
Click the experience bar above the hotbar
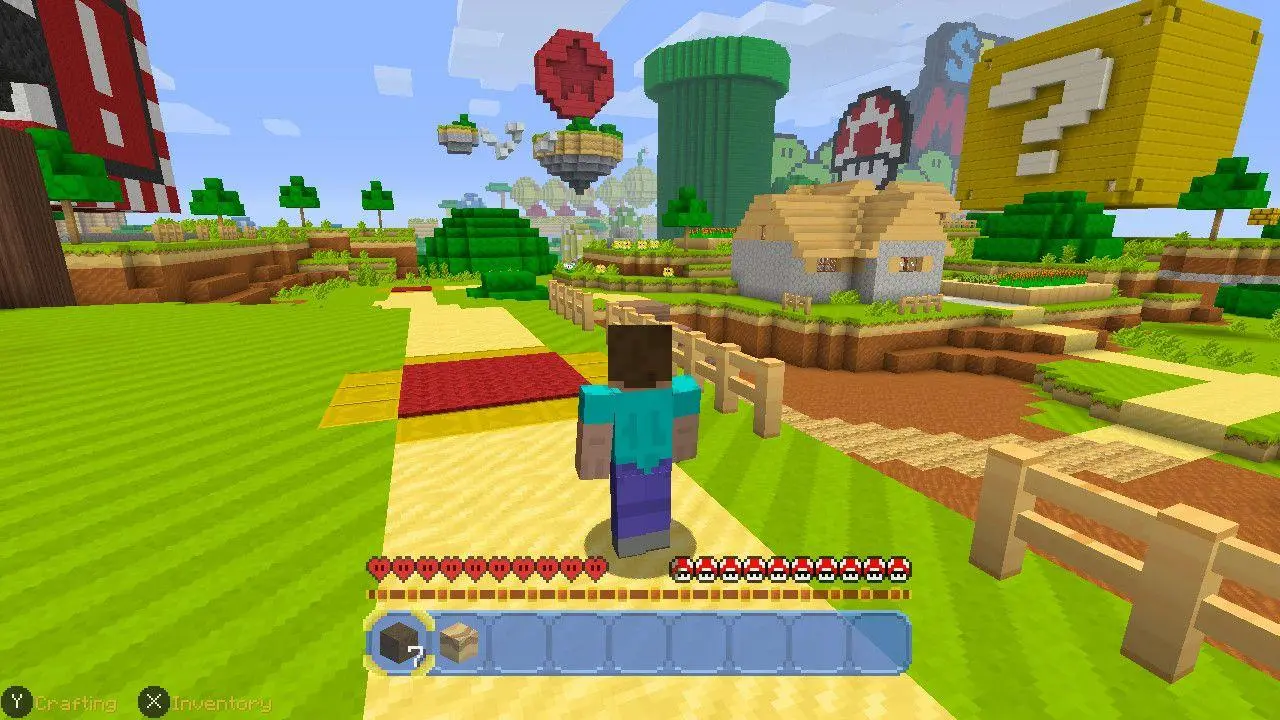(640, 594)
